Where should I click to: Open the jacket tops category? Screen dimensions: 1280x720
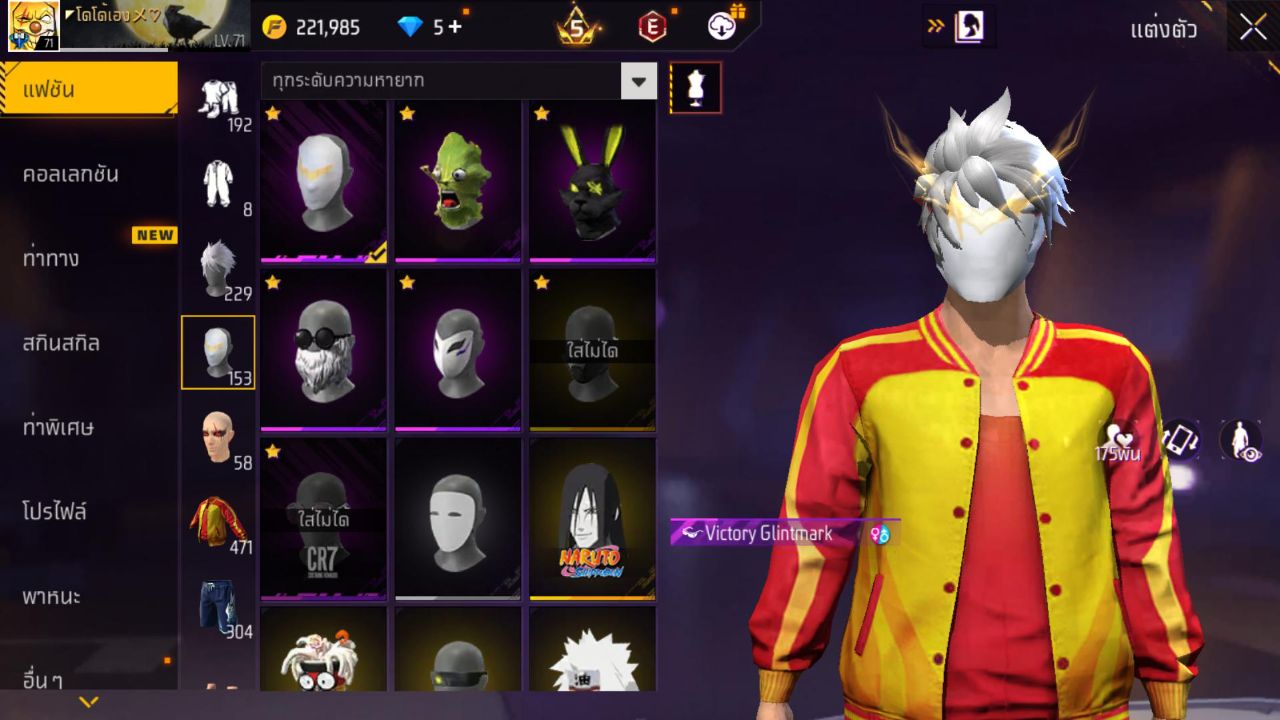(x=218, y=520)
